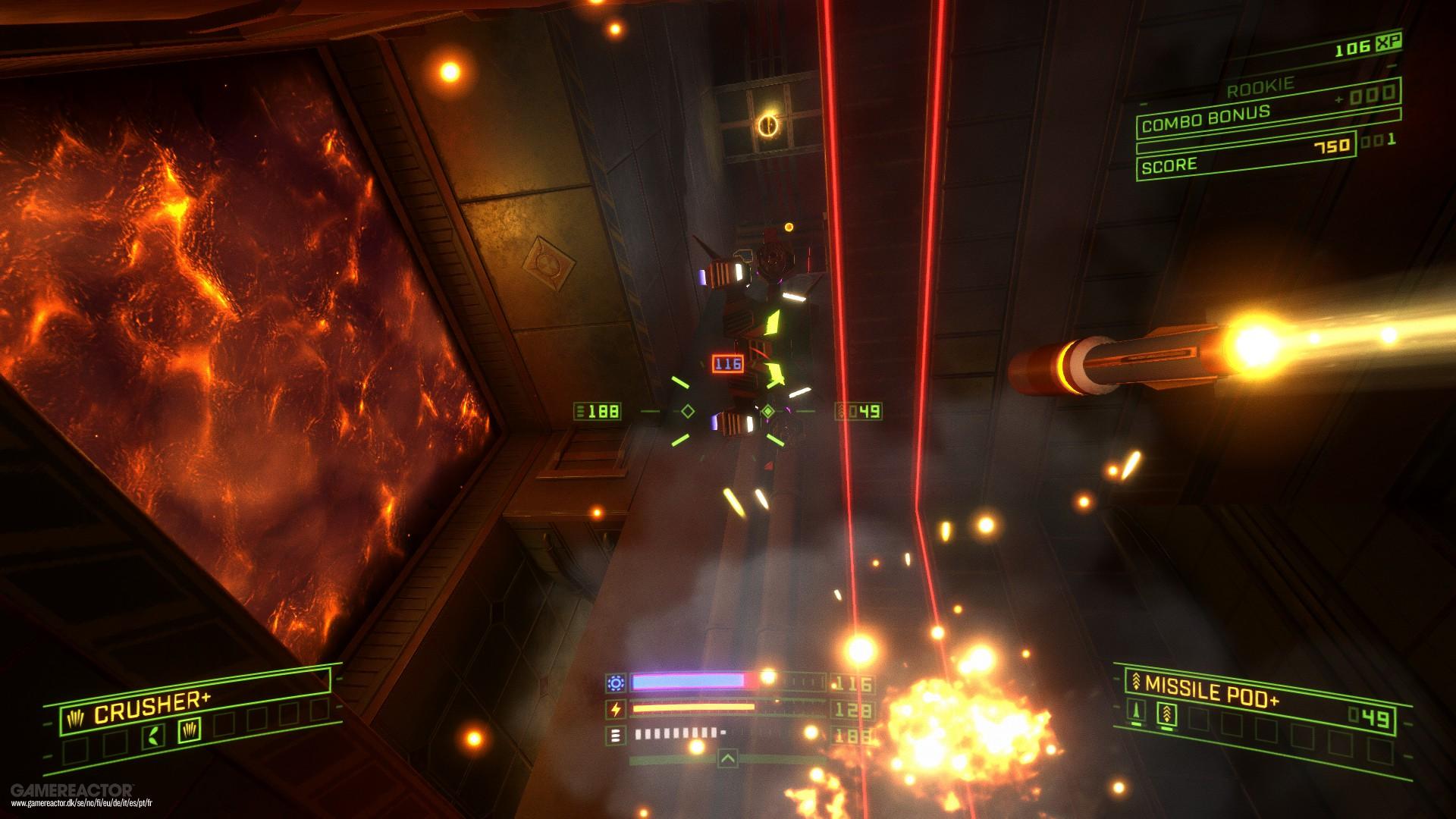Select the Crusher claw weapon icon
The image size is (1456, 819).
76,718
